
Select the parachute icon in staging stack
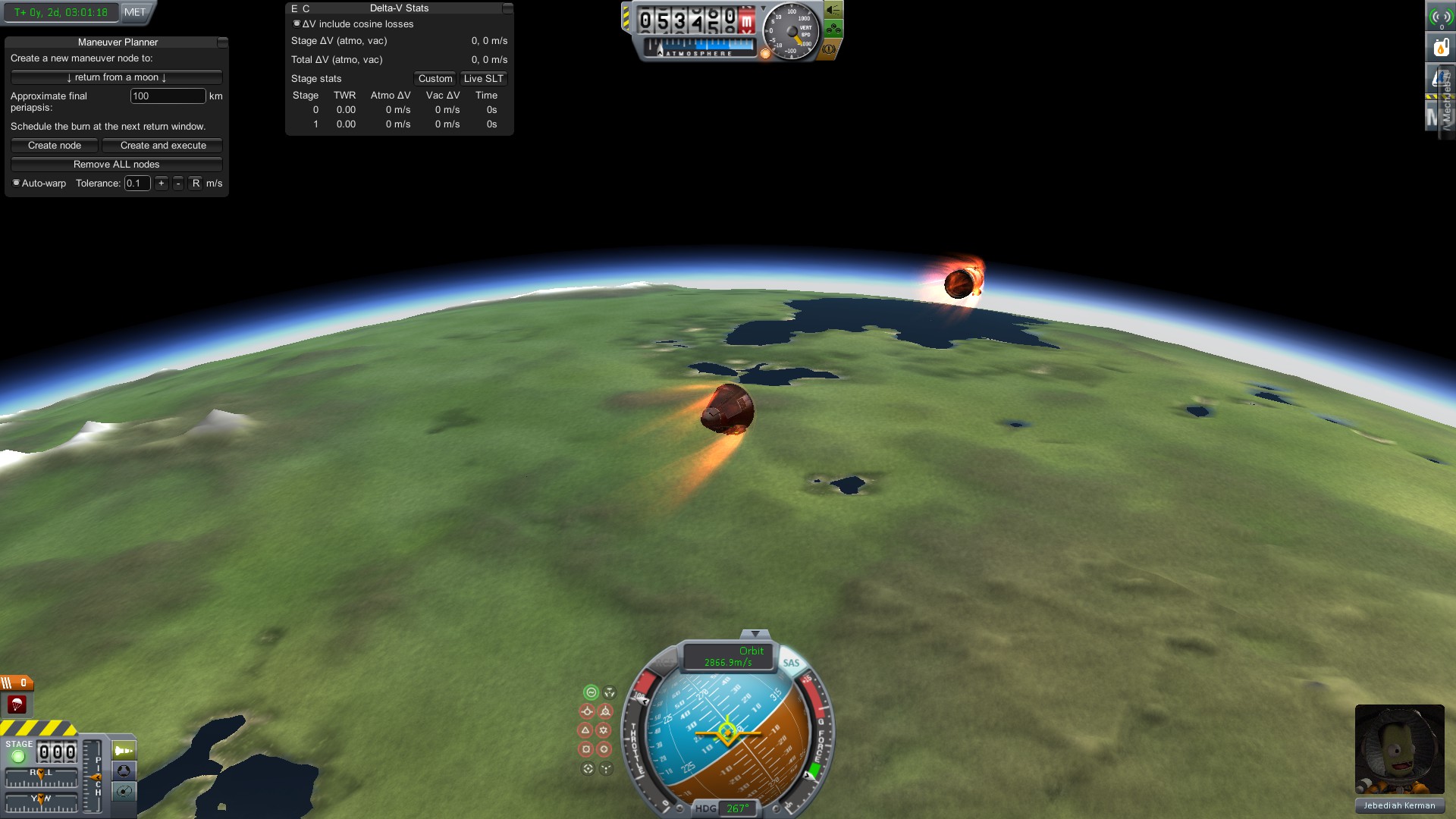17,705
